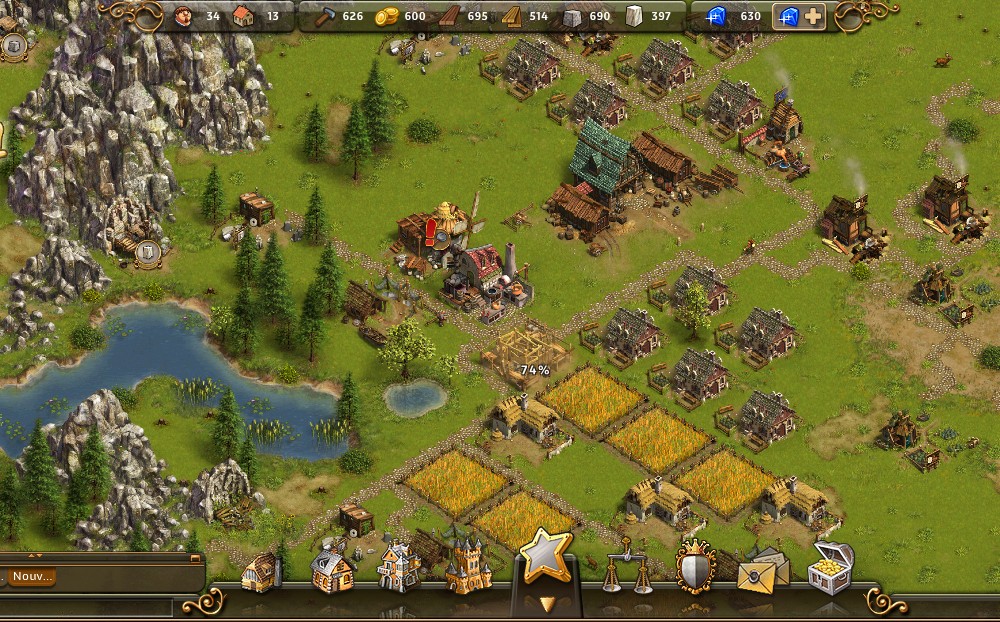Image resolution: width=1000 pixels, height=622 pixels.
Task: Open the treasure chest shop
Action: click(830, 569)
